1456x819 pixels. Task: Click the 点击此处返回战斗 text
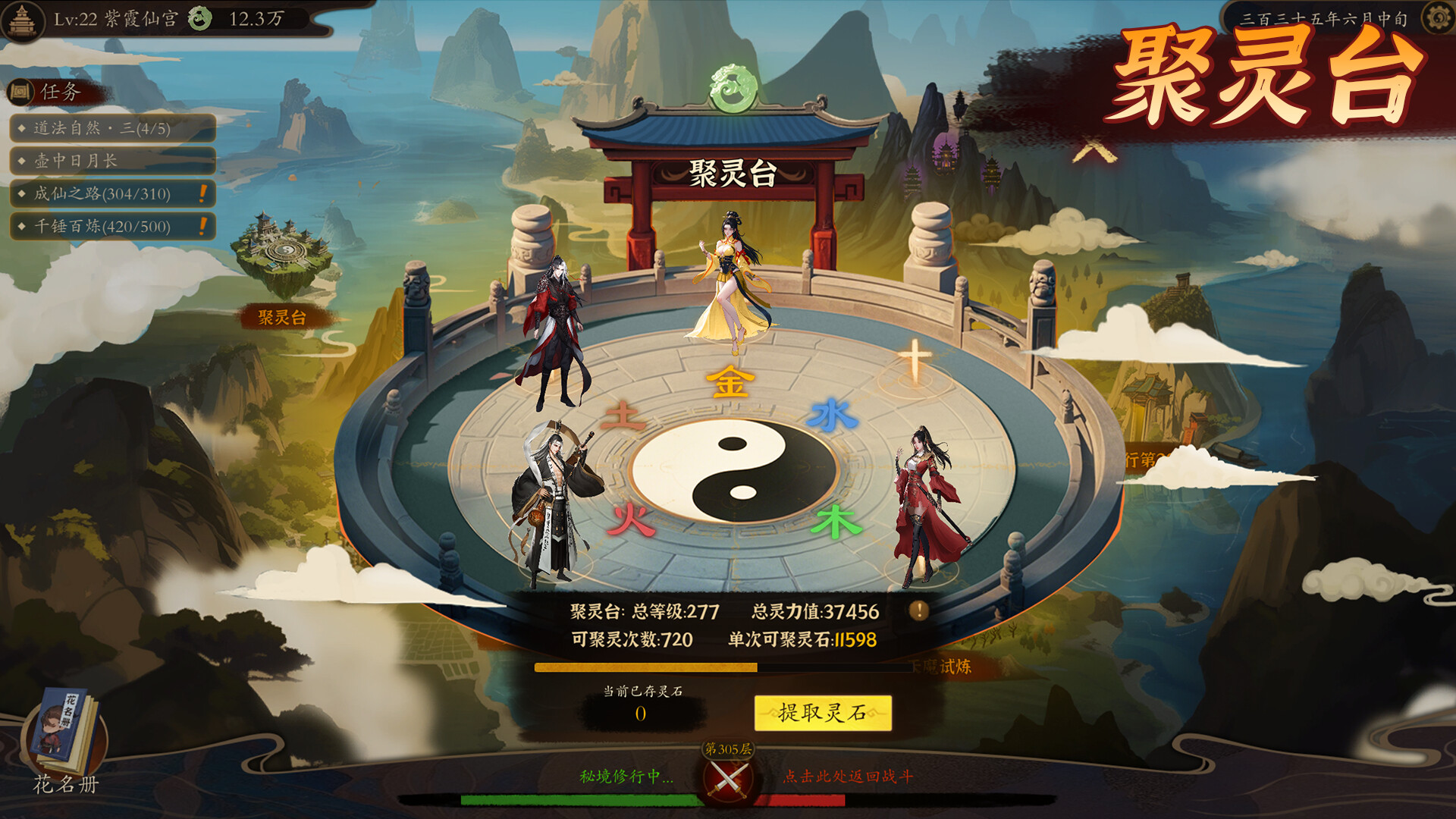[848, 777]
